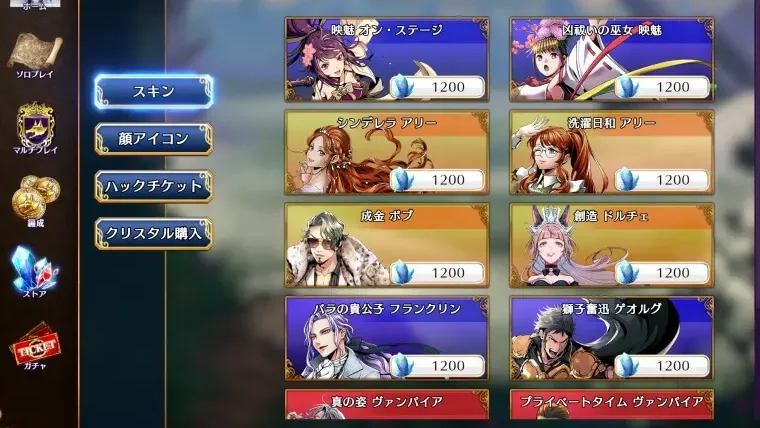This screenshot has height=428, width=760.
Task: Open the プライベートタイム ヴァンパイア skin
Action: pos(611,404)
